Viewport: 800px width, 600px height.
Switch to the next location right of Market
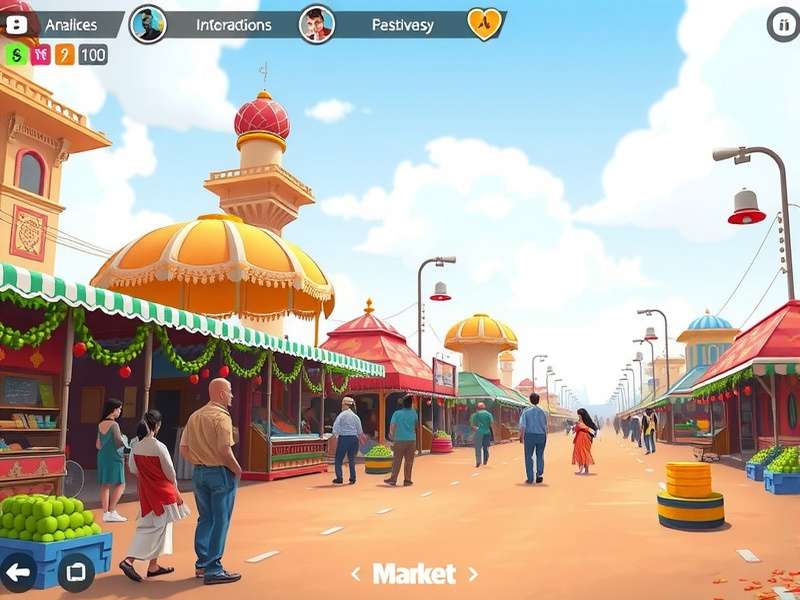(x=473, y=574)
